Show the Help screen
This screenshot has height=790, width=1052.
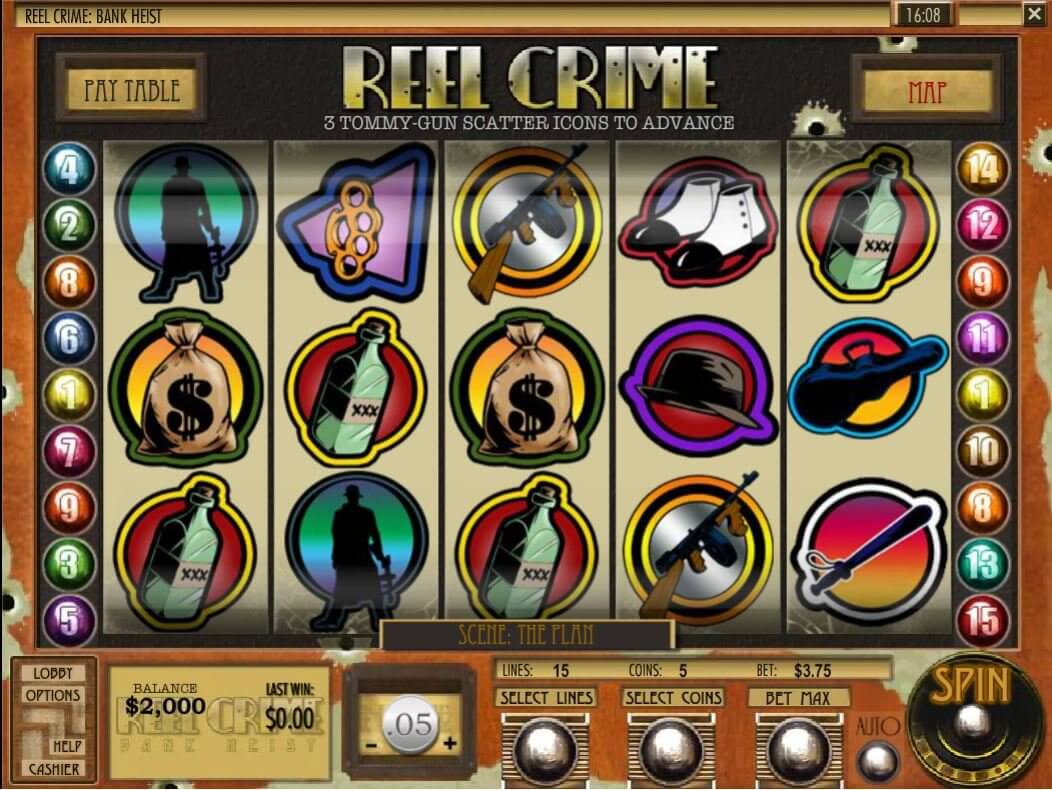pos(67,746)
